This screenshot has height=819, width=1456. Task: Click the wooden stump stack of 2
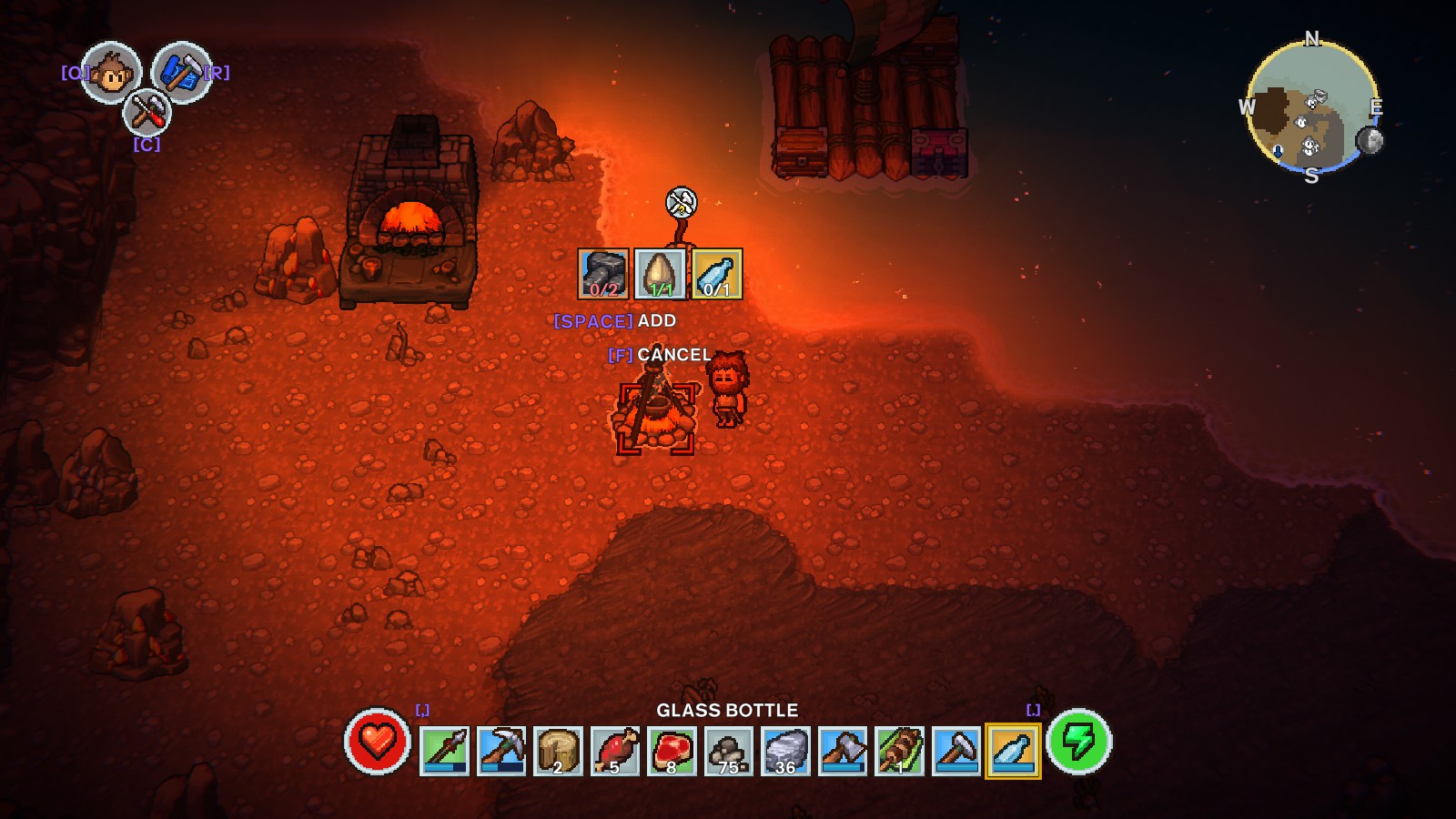[x=555, y=750]
